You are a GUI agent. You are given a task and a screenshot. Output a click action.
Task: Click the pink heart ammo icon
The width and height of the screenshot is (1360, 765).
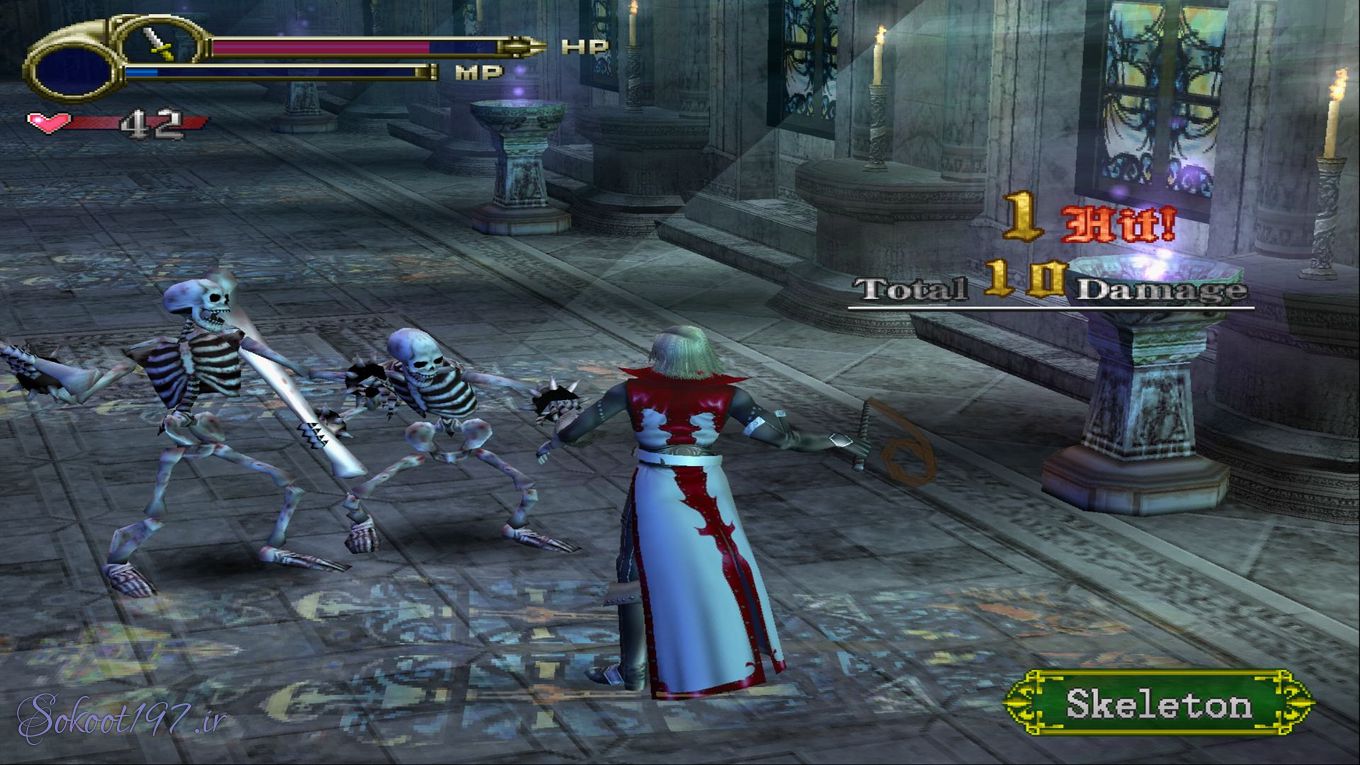(48, 123)
